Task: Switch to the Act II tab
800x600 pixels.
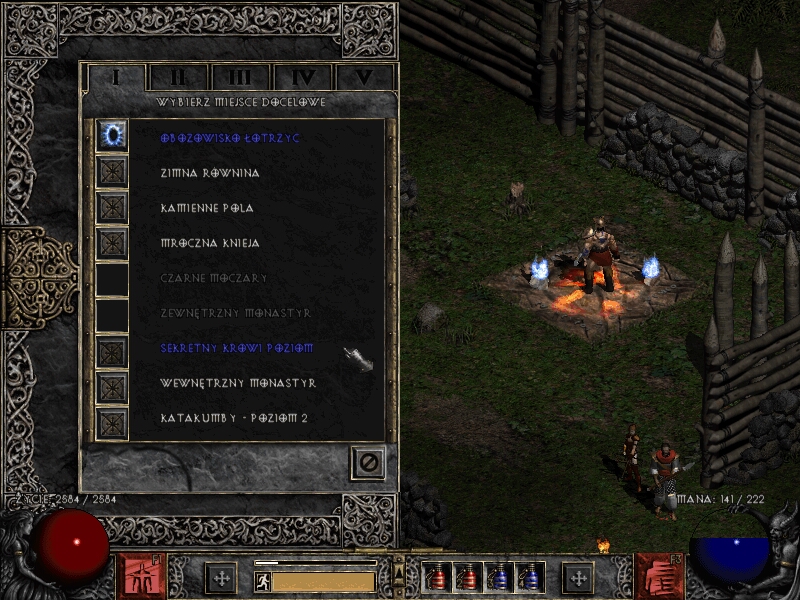Action: 178,77
